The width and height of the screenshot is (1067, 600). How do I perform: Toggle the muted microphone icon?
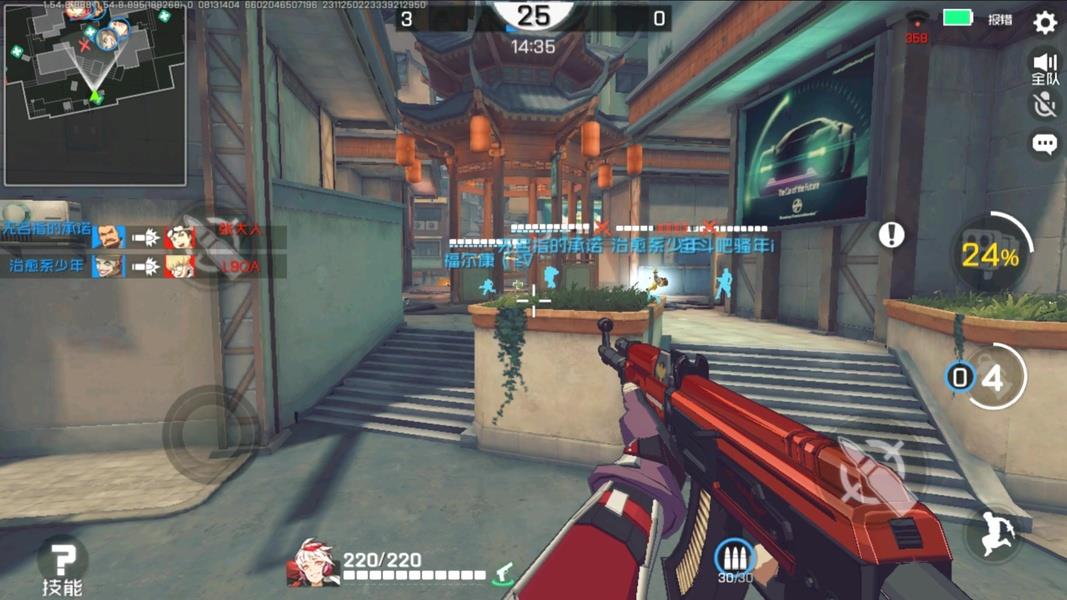click(x=1045, y=105)
